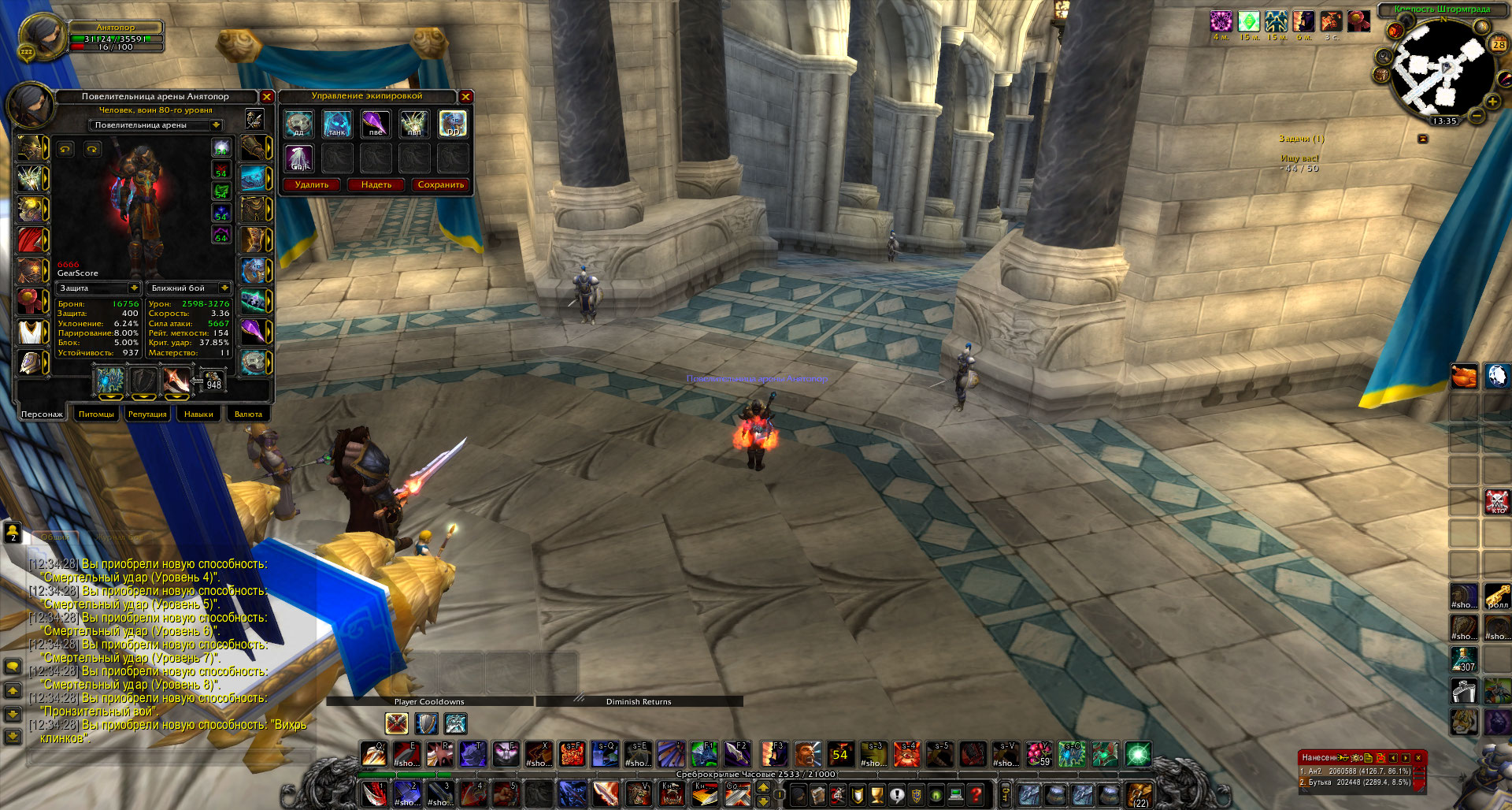This screenshot has width=1512, height=810.
Task: Show the Навыки tab
Action: (x=198, y=414)
